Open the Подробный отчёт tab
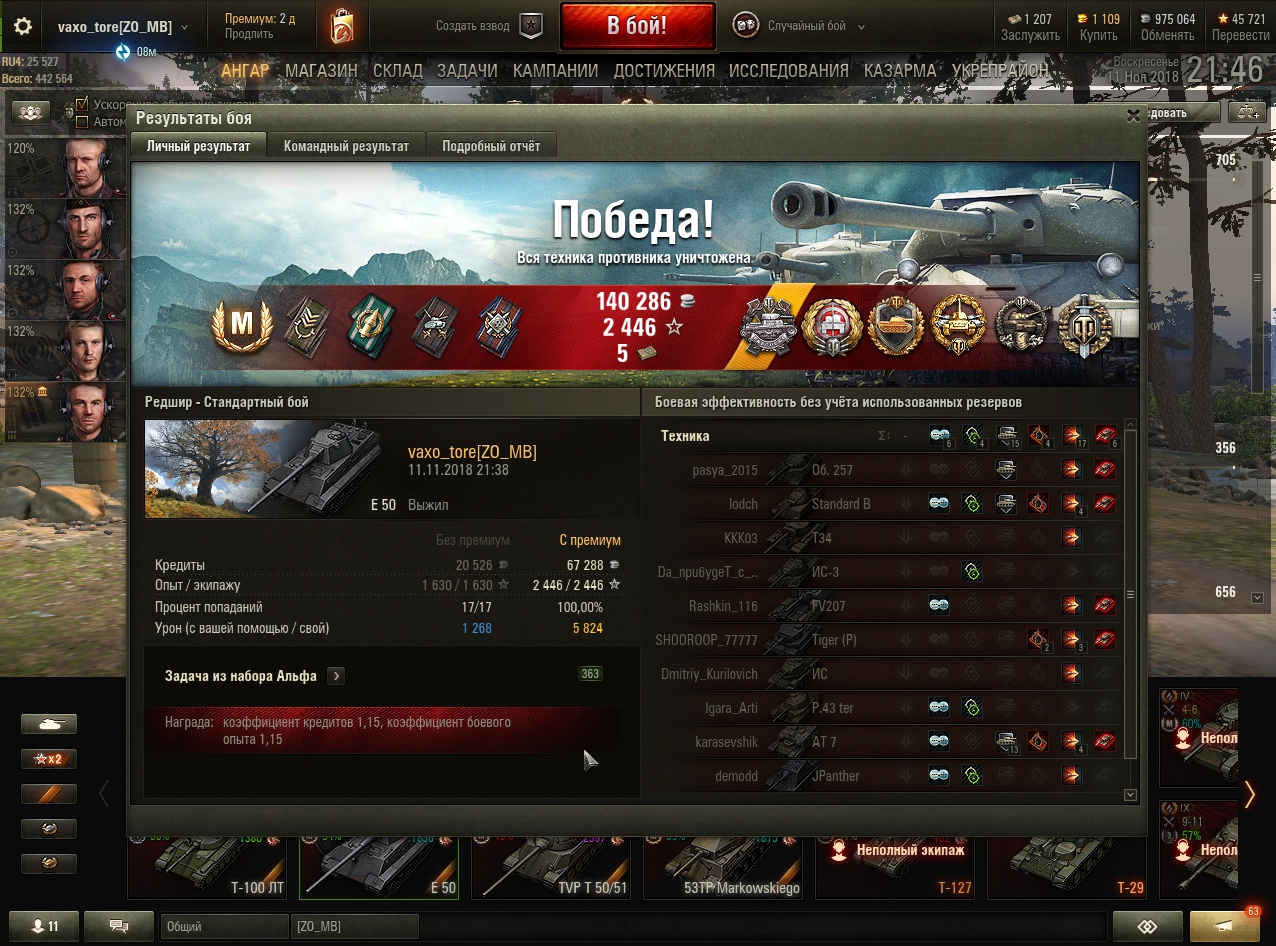 click(491, 146)
